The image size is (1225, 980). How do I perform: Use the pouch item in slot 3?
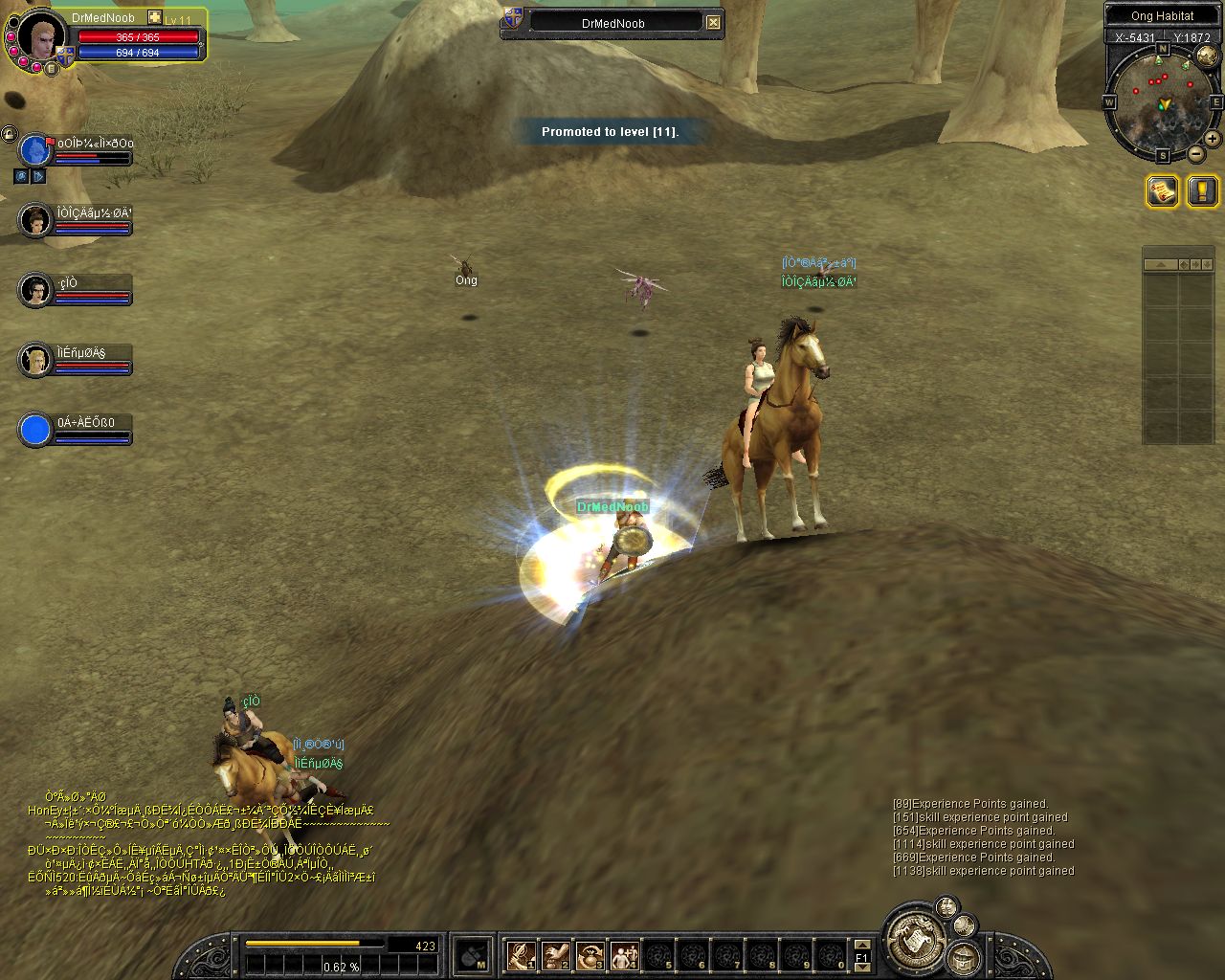590,954
